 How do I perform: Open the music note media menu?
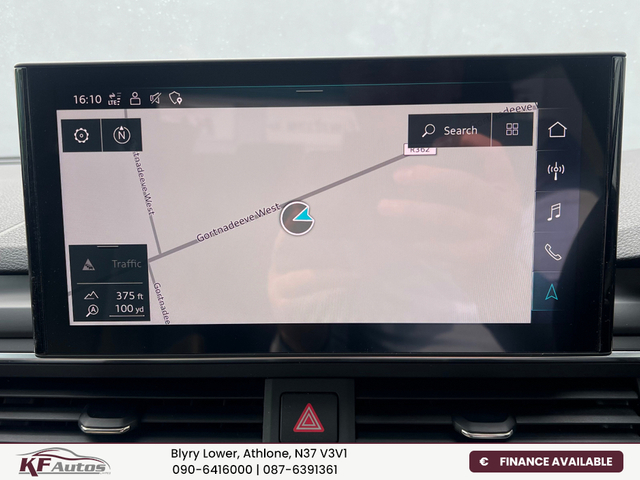coord(554,211)
